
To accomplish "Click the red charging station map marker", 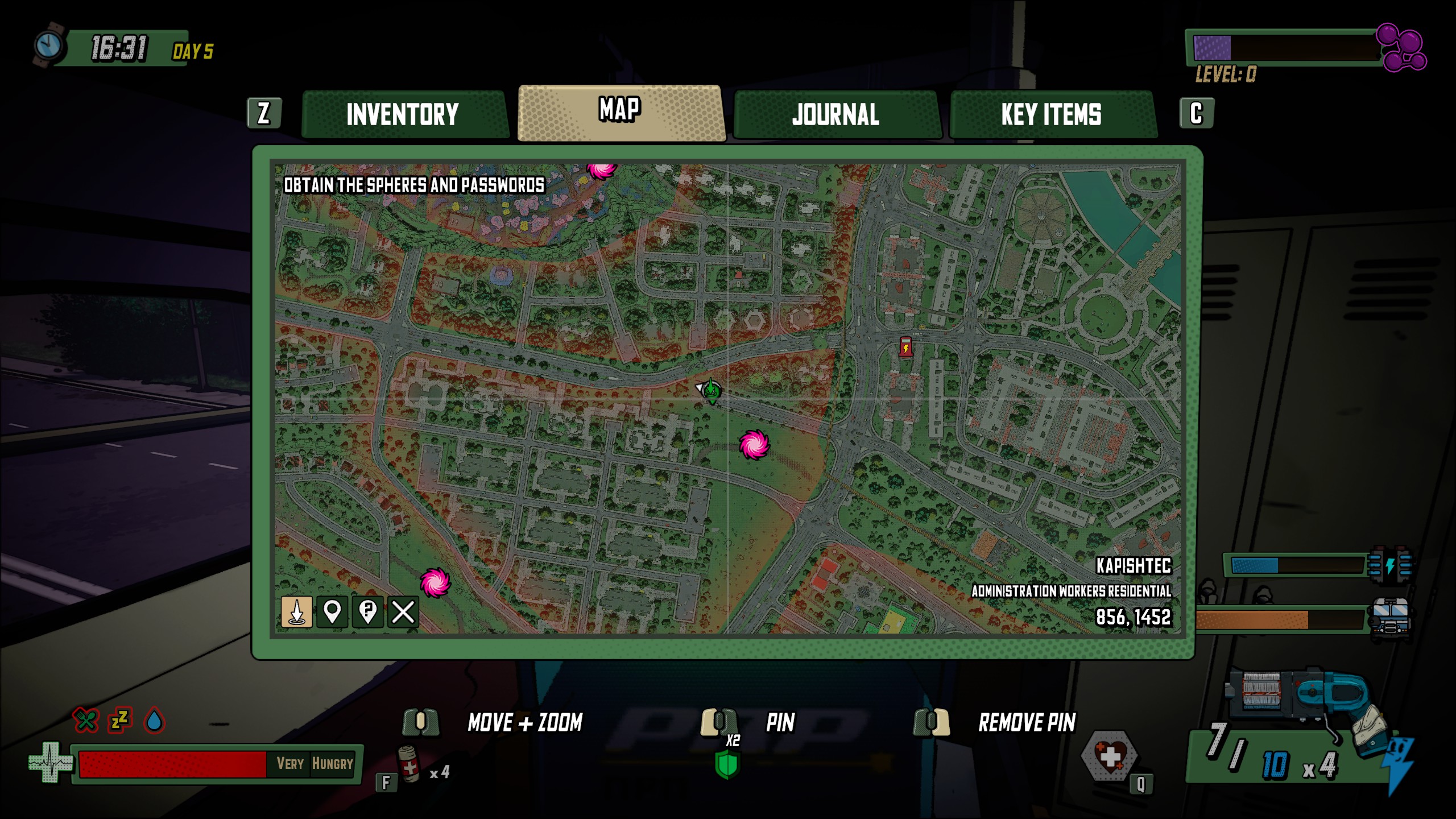I will [905, 346].
